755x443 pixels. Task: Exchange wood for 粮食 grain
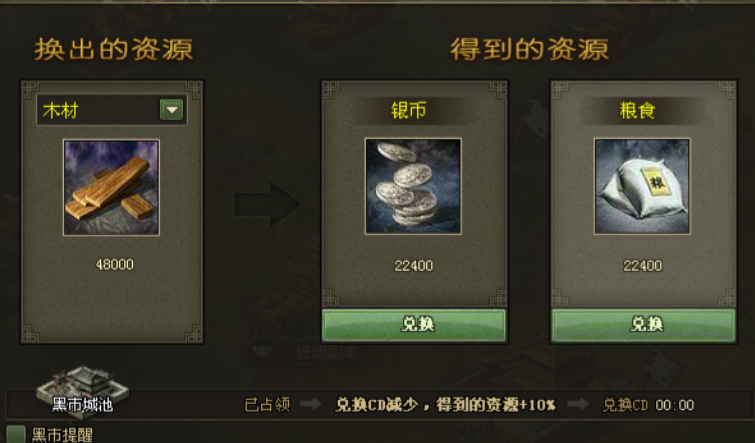pyautogui.click(x=643, y=325)
